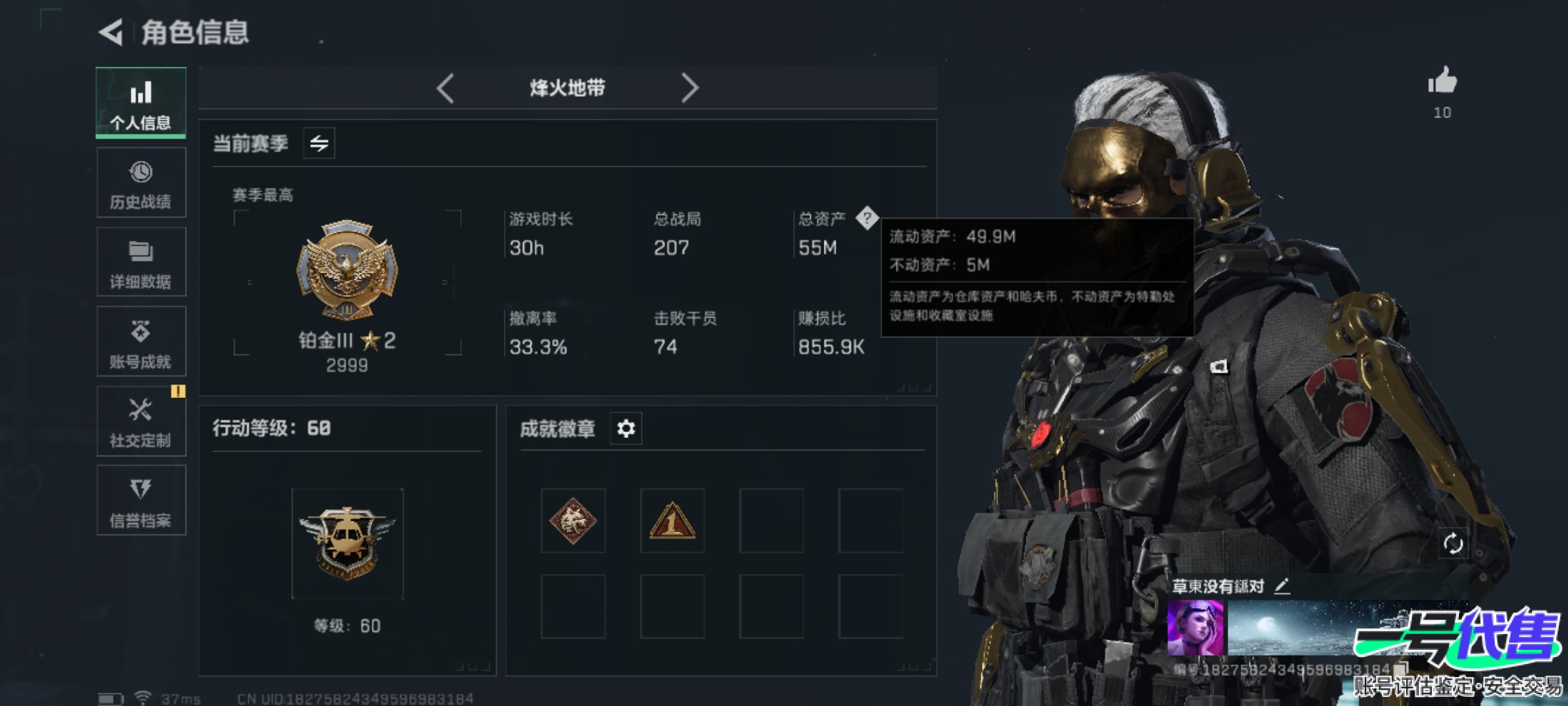
Task: Switch to the previous game mode arrow
Action: [446, 88]
